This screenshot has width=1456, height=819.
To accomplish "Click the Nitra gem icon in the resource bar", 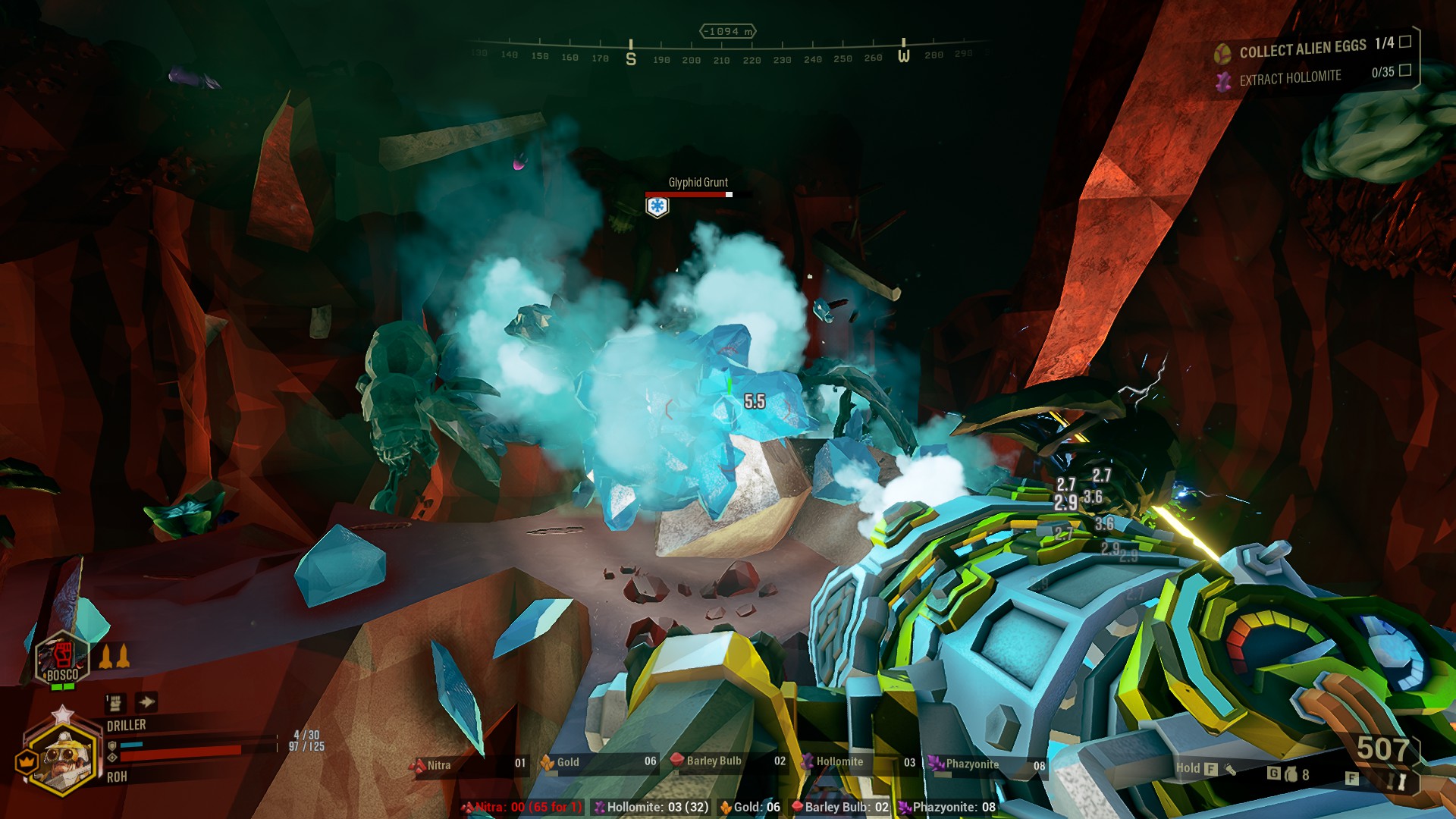I will tap(419, 765).
